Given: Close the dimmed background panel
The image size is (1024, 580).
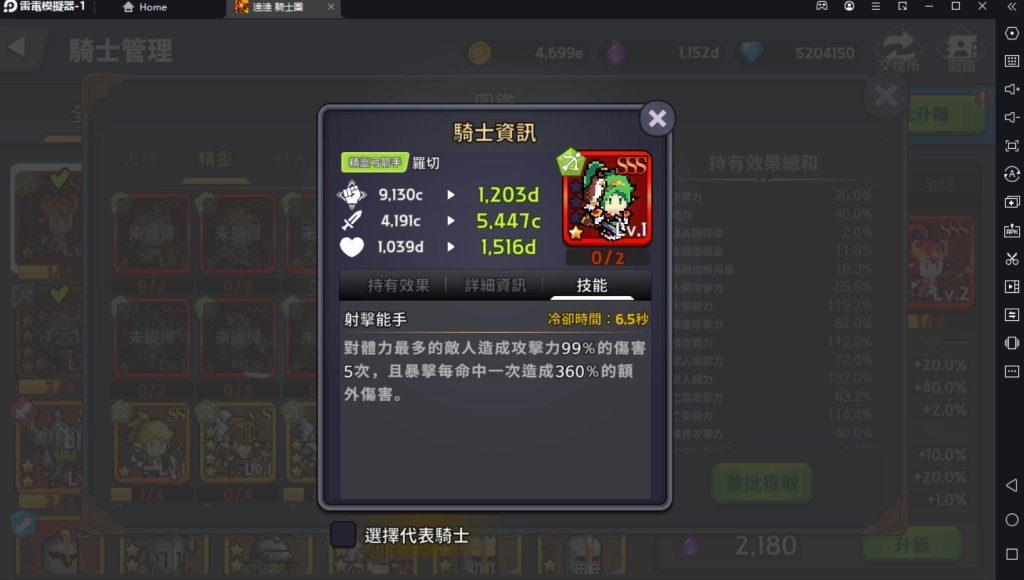Looking at the screenshot, I should 886,96.
